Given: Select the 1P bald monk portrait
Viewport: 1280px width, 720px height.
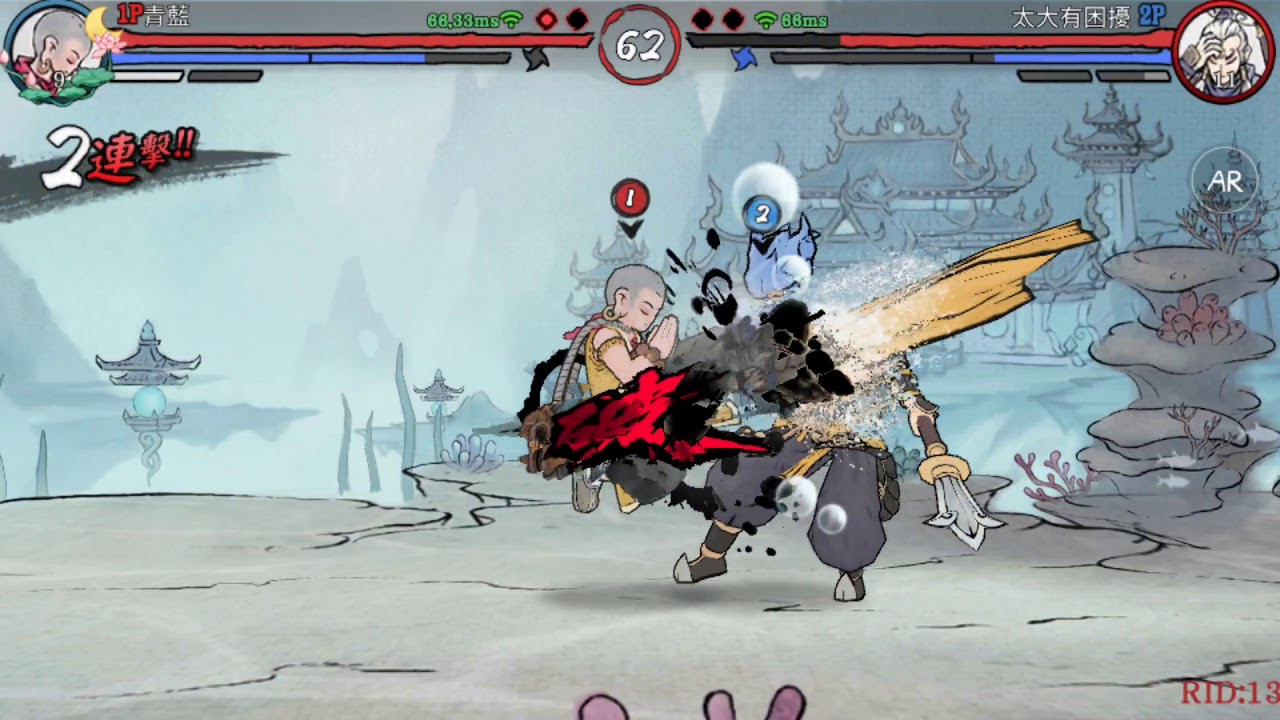Looking at the screenshot, I should 54,50.
